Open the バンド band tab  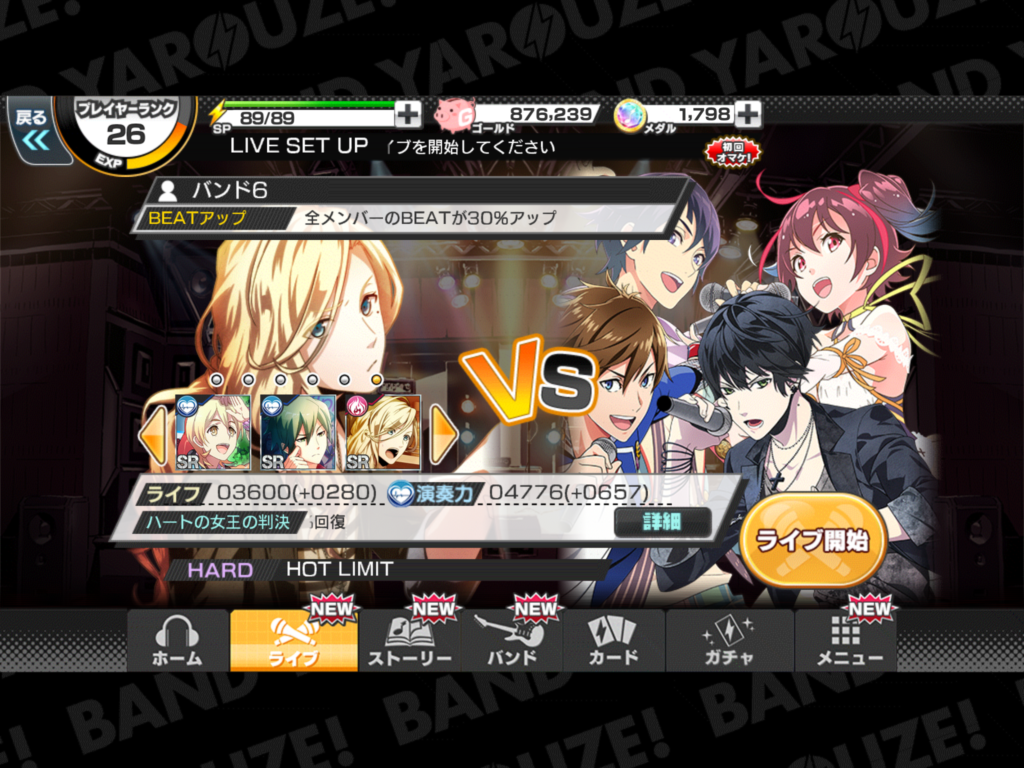511,641
